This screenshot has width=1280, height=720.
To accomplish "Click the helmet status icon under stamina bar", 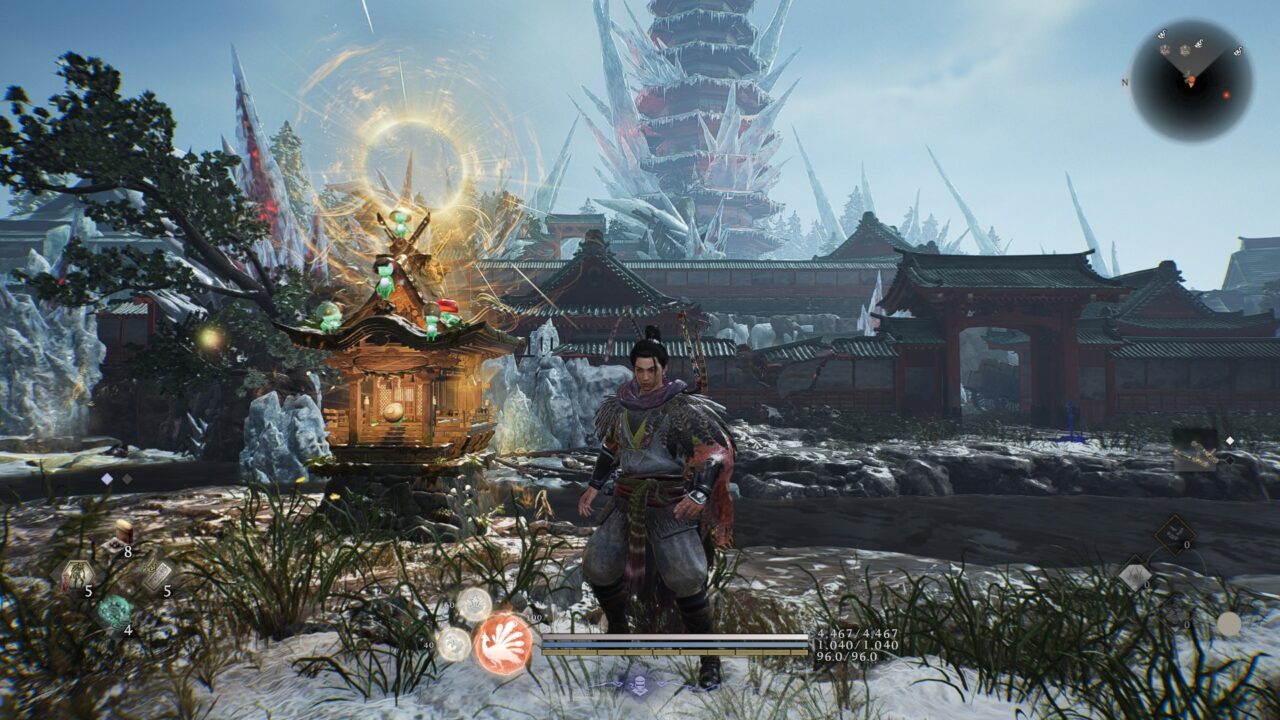I will 638,682.
